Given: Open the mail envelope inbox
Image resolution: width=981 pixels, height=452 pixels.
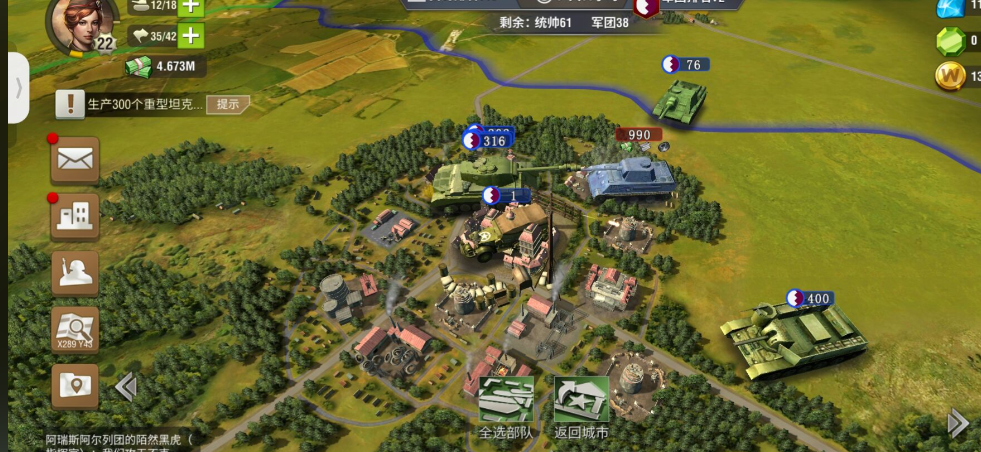Looking at the screenshot, I should (75, 159).
